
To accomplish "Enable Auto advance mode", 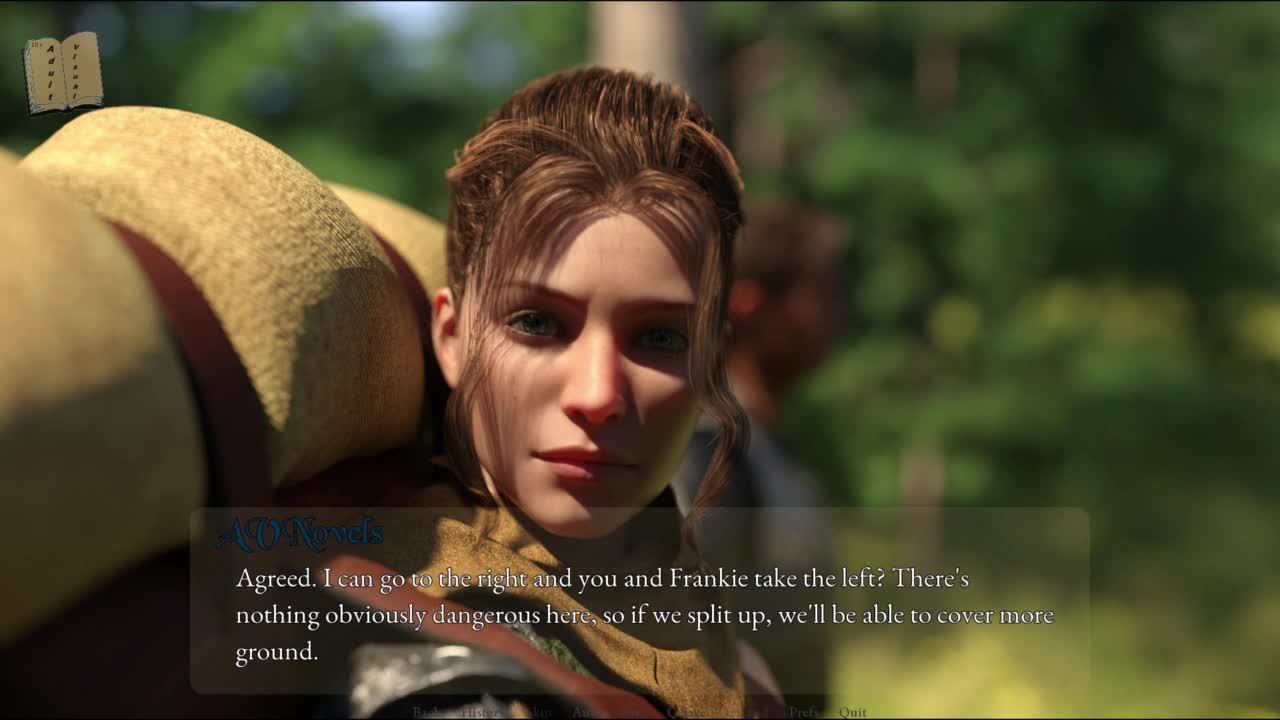I will 584,712.
